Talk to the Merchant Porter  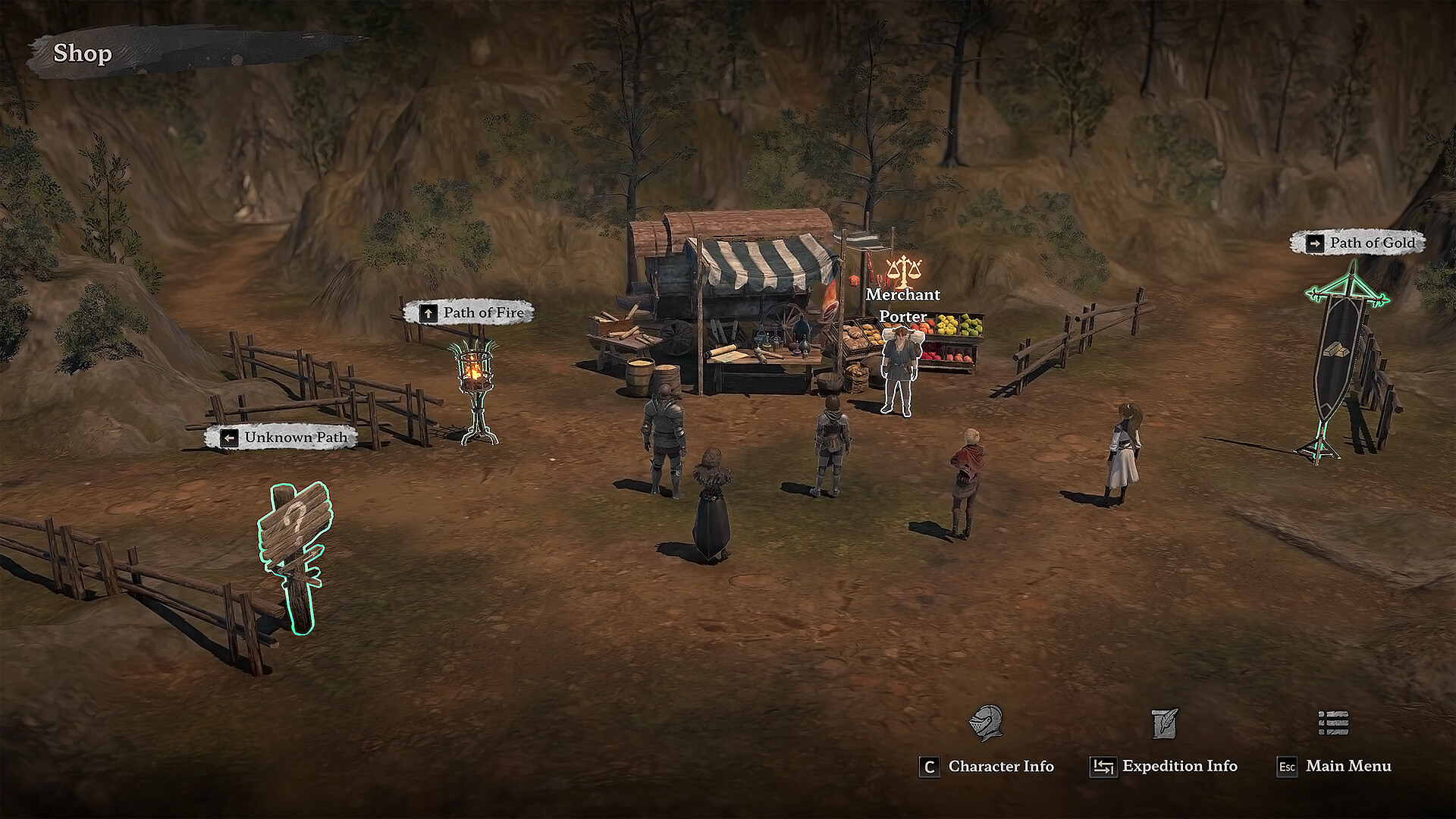(898, 372)
